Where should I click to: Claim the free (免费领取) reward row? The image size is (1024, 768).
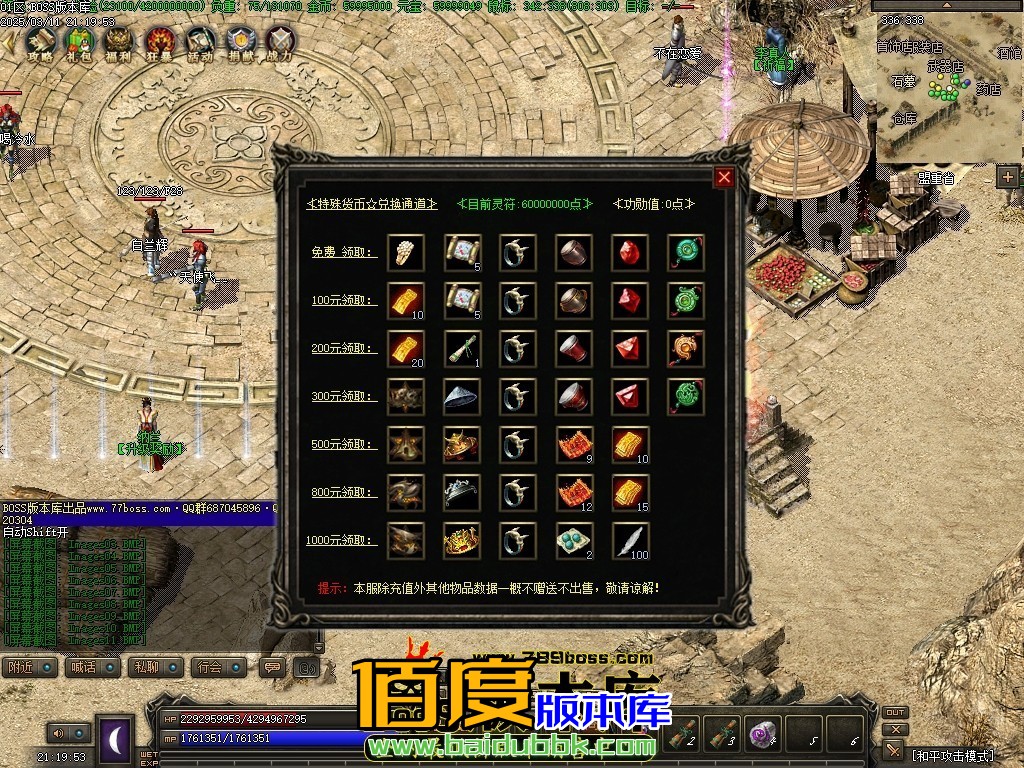point(344,252)
